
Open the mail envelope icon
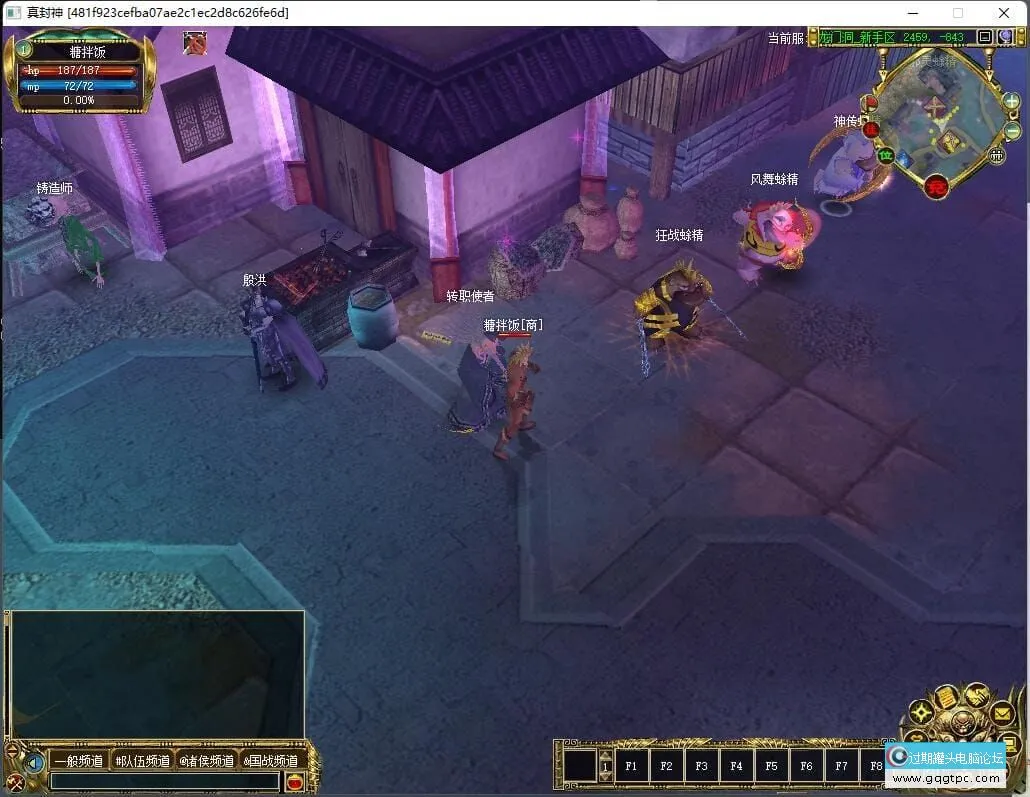1003,713
